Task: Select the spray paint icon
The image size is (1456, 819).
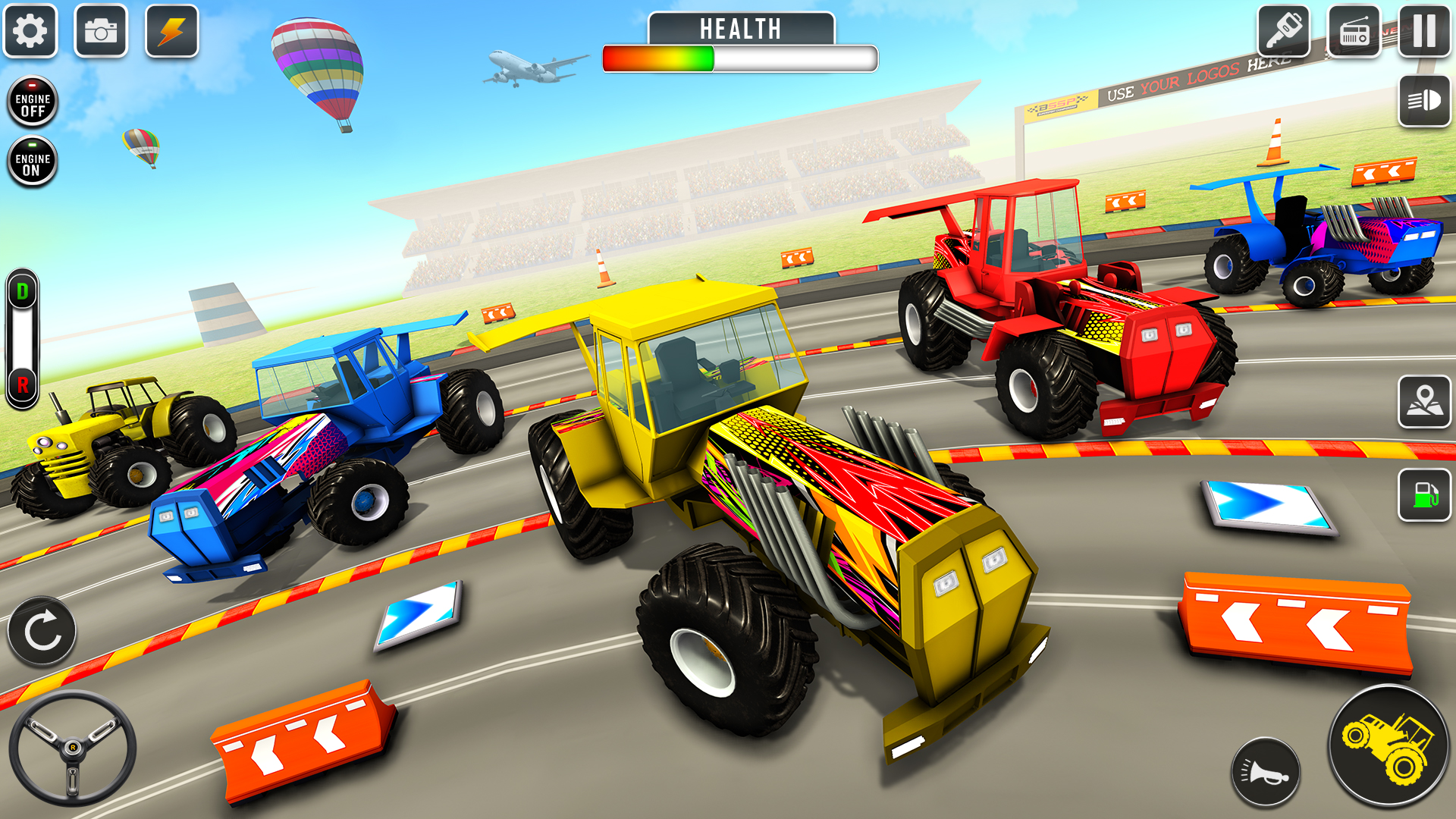Action: click(1283, 32)
